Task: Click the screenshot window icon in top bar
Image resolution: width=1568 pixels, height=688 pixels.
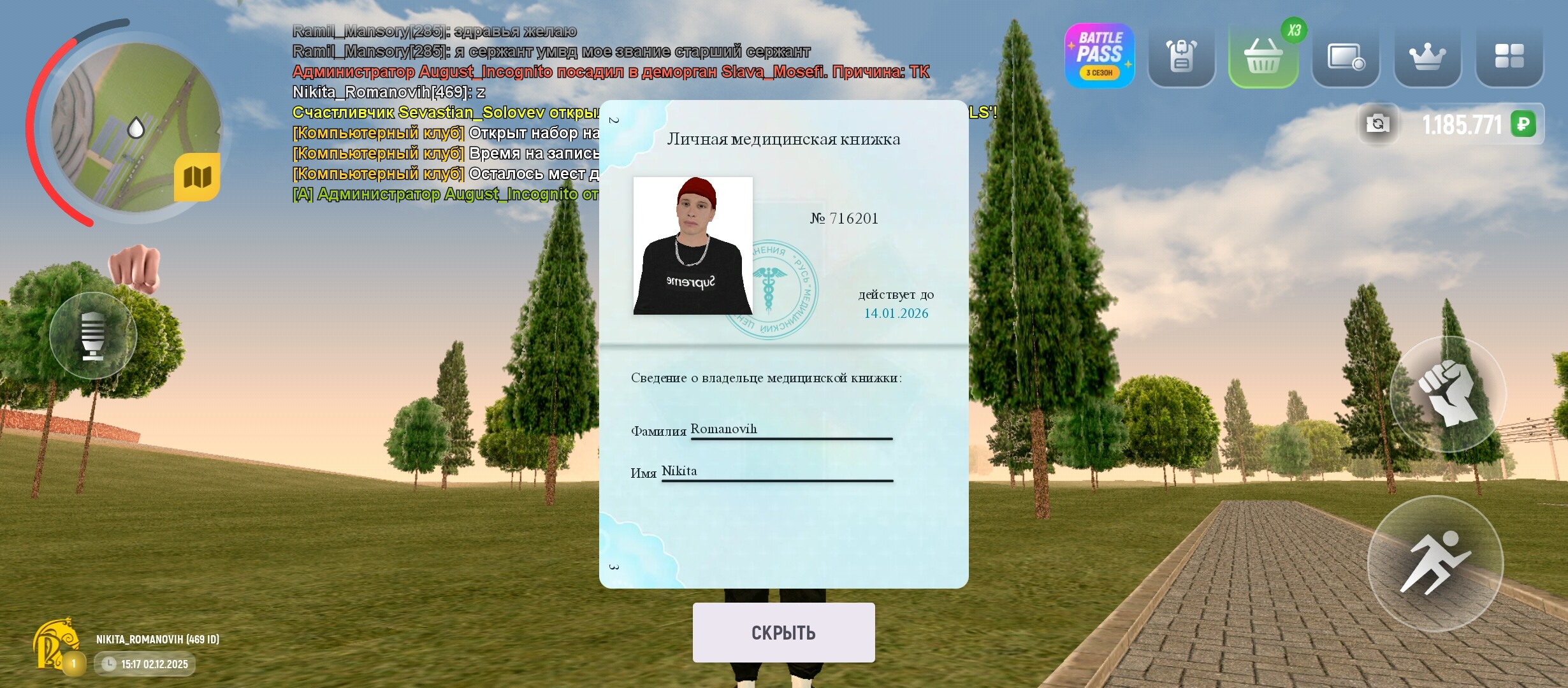Action: (1345, 56)
